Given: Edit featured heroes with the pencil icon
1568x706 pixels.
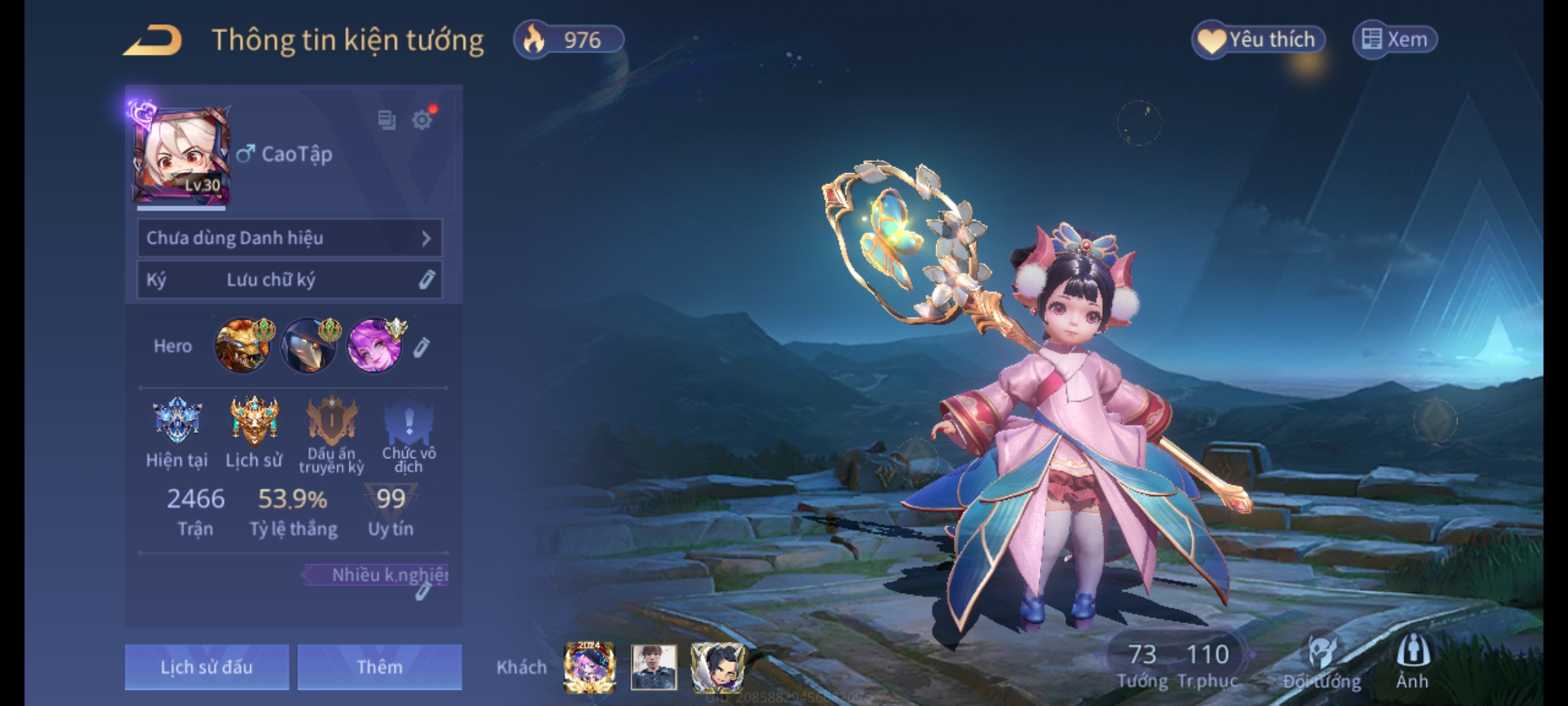Looking at the screenshot, I should pyautogui.click(x=421, y=347).
